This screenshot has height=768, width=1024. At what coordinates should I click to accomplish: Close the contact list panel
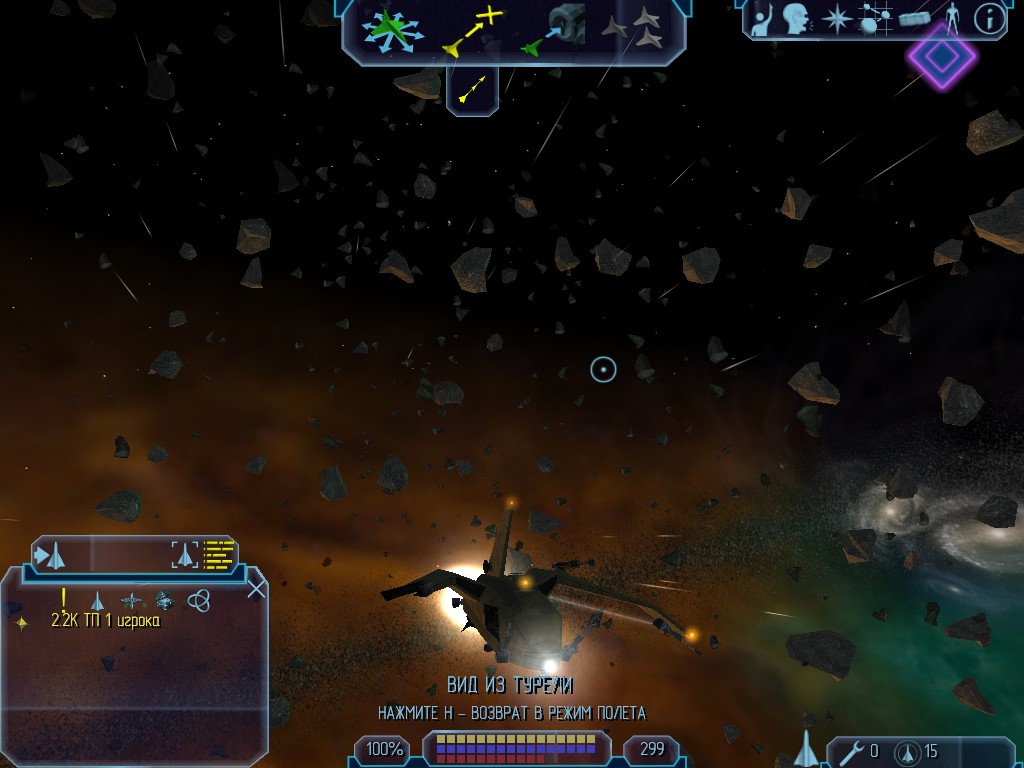[x=256, y=588]
